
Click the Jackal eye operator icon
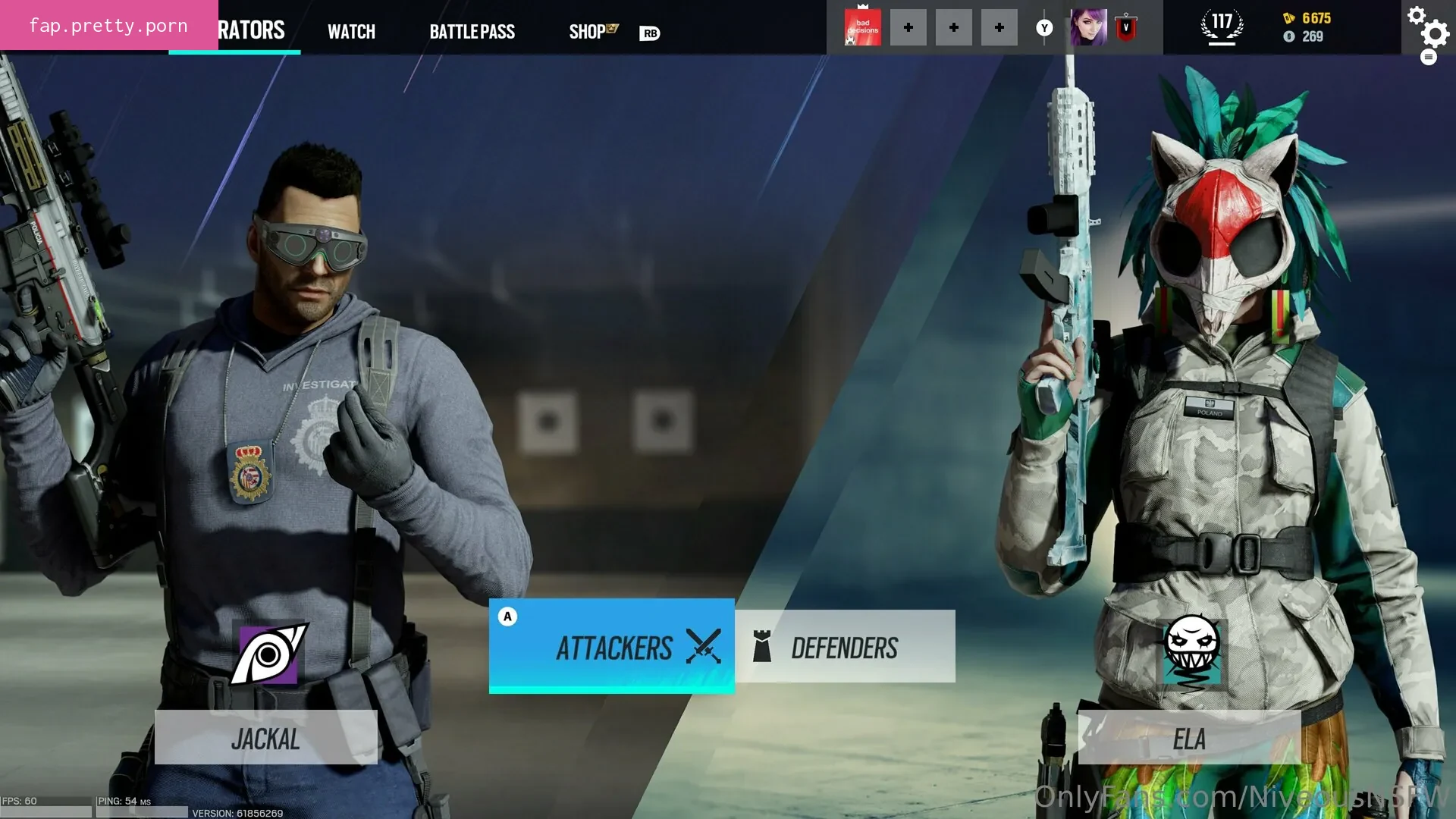point(268,654)
